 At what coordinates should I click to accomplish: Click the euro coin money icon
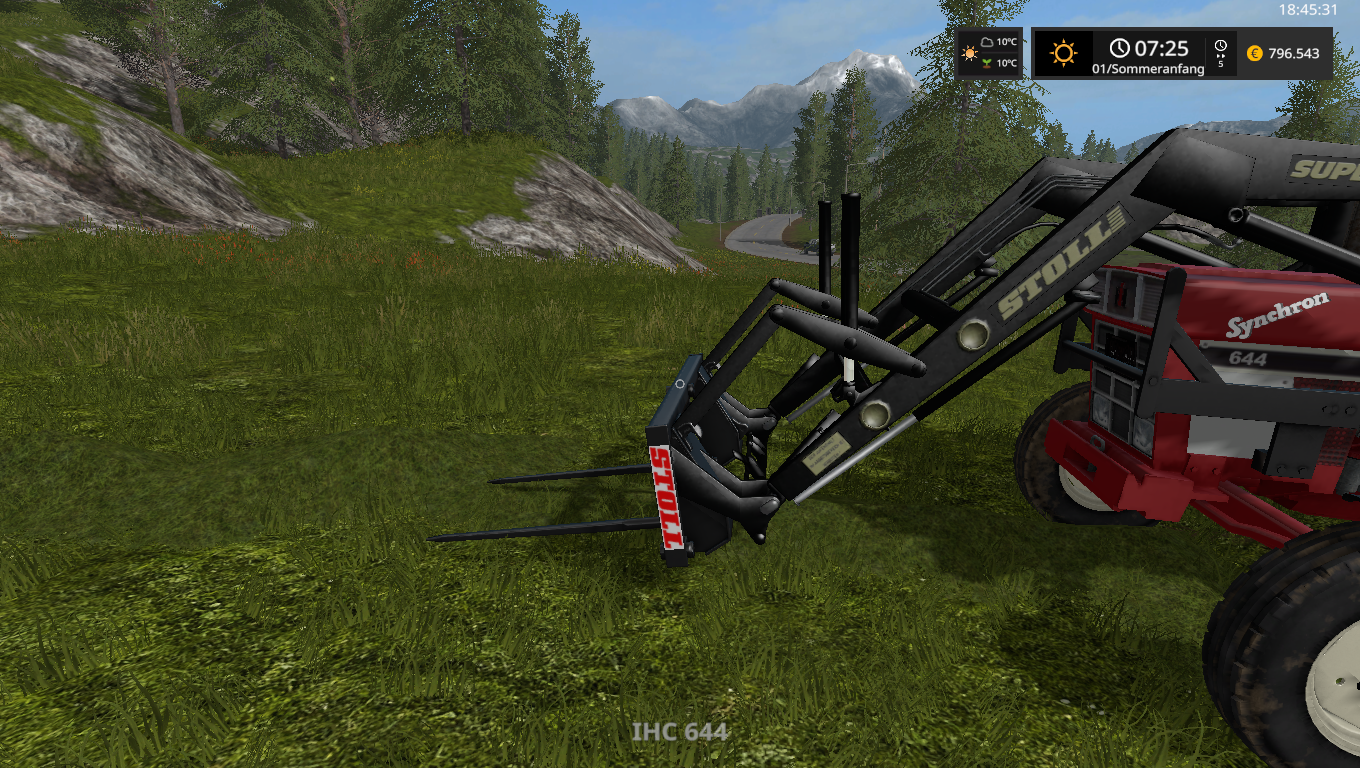(1254, 54)
